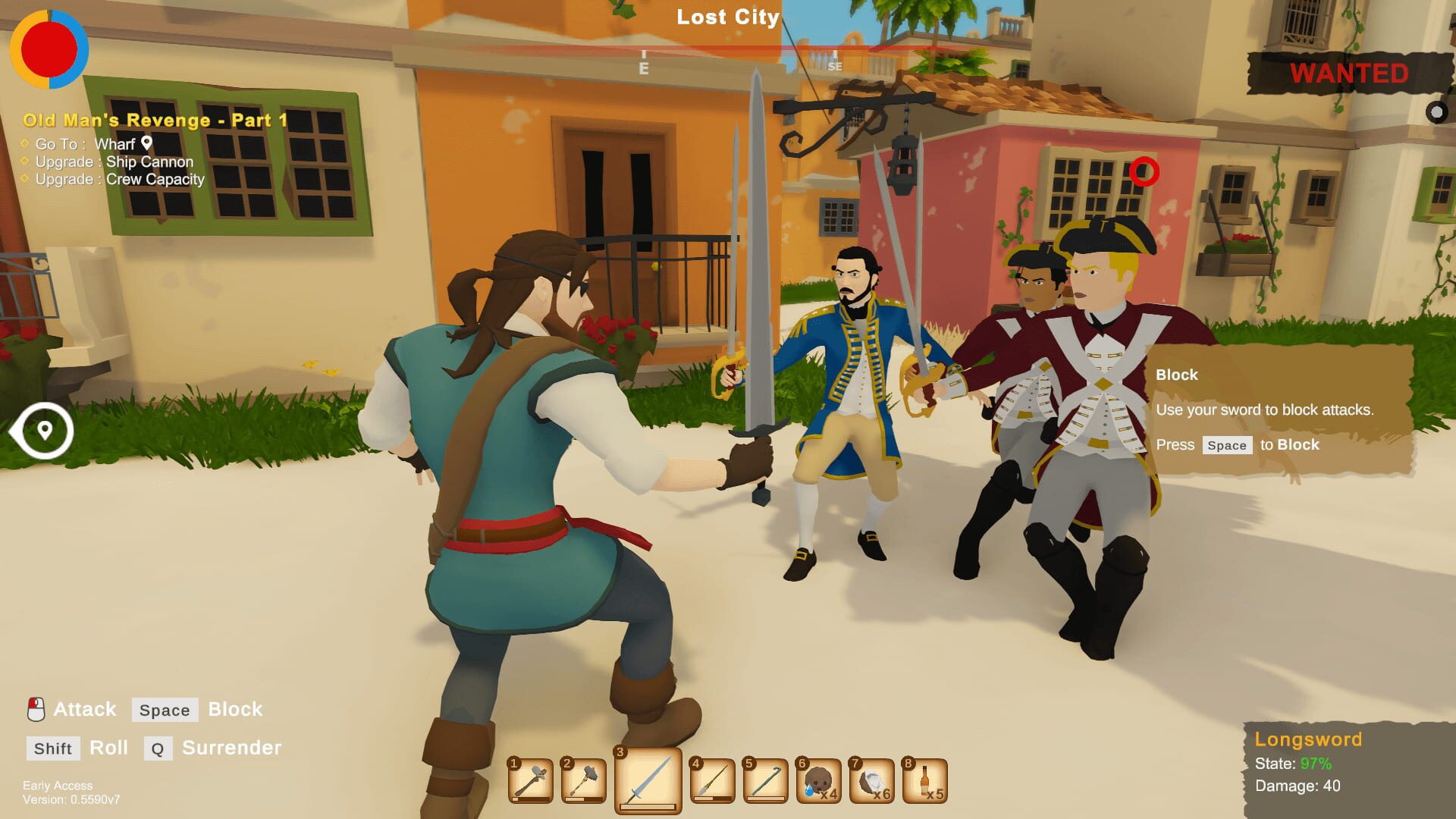Toggle the Upgrade Ship Cannon objective diamond
The width and height of the screenshot is (1456, 819).
coord(24,162)
